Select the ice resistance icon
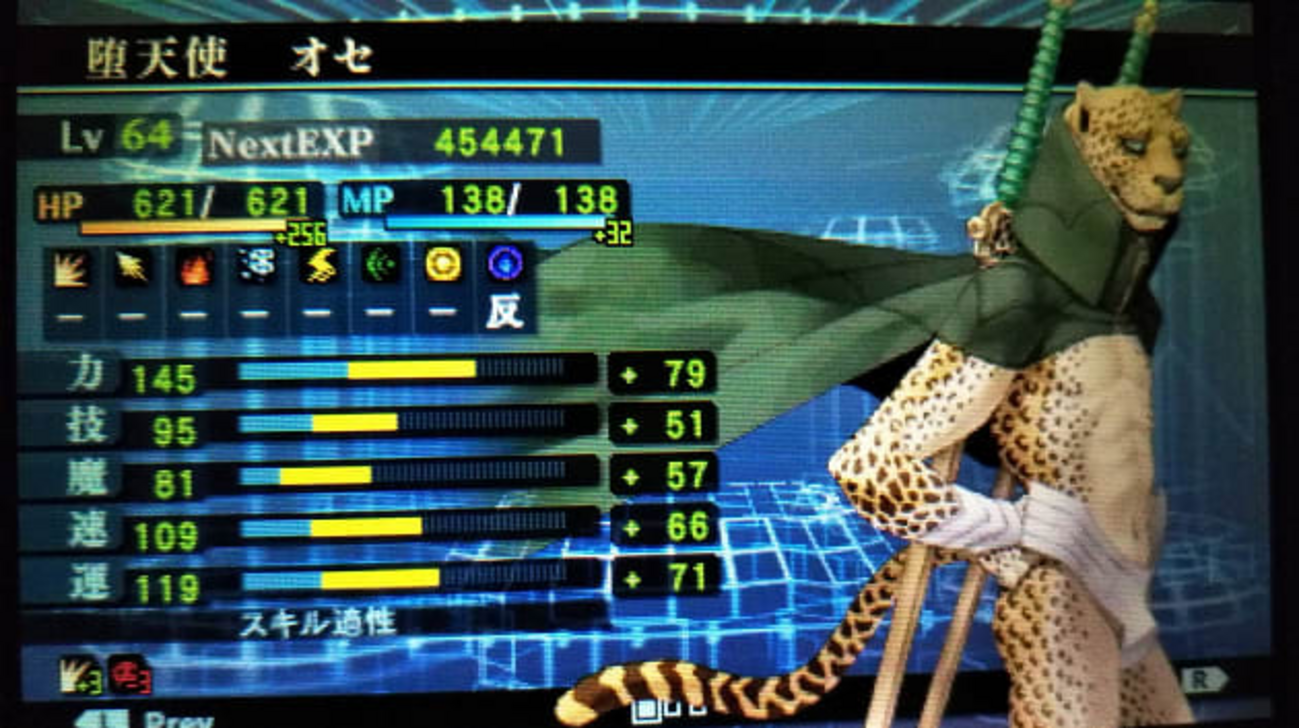This screenshot has height=728, width=1299. click(x=256, y=267)
